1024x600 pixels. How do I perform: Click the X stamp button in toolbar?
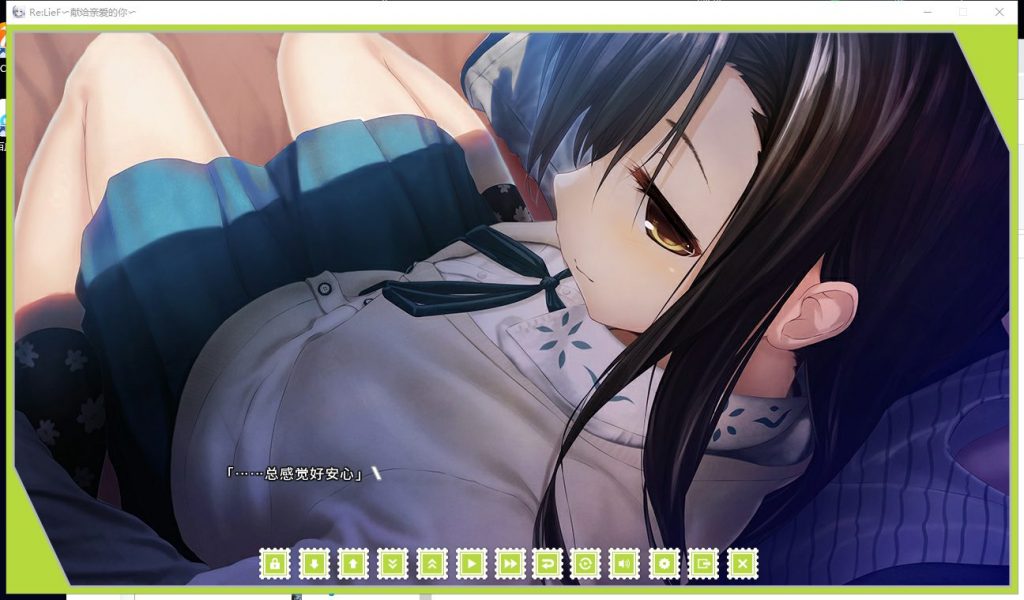tap(742, 564)
